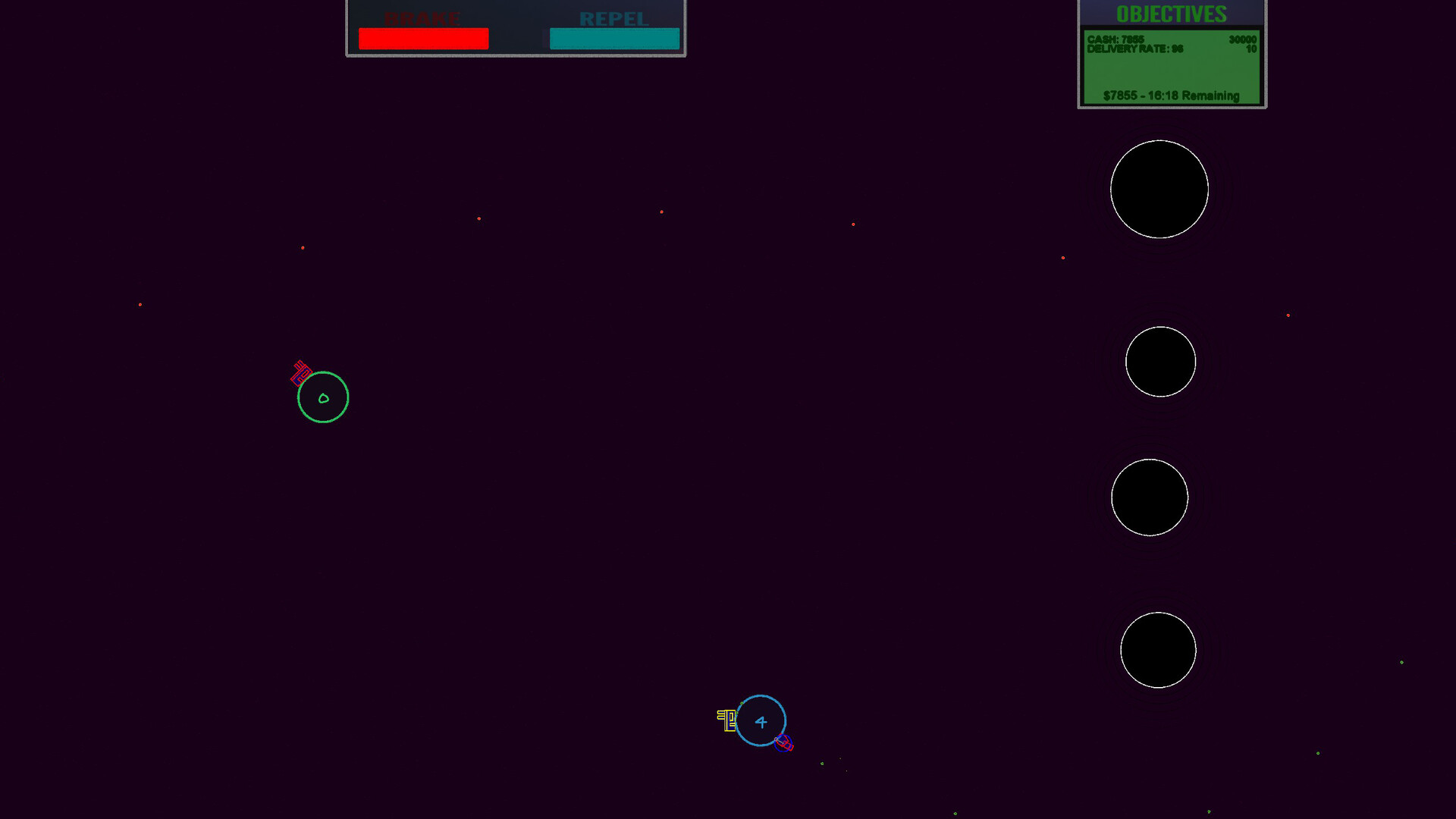Click the red BRAKE meter bar

pyautogui.click(x=423, y=38)
